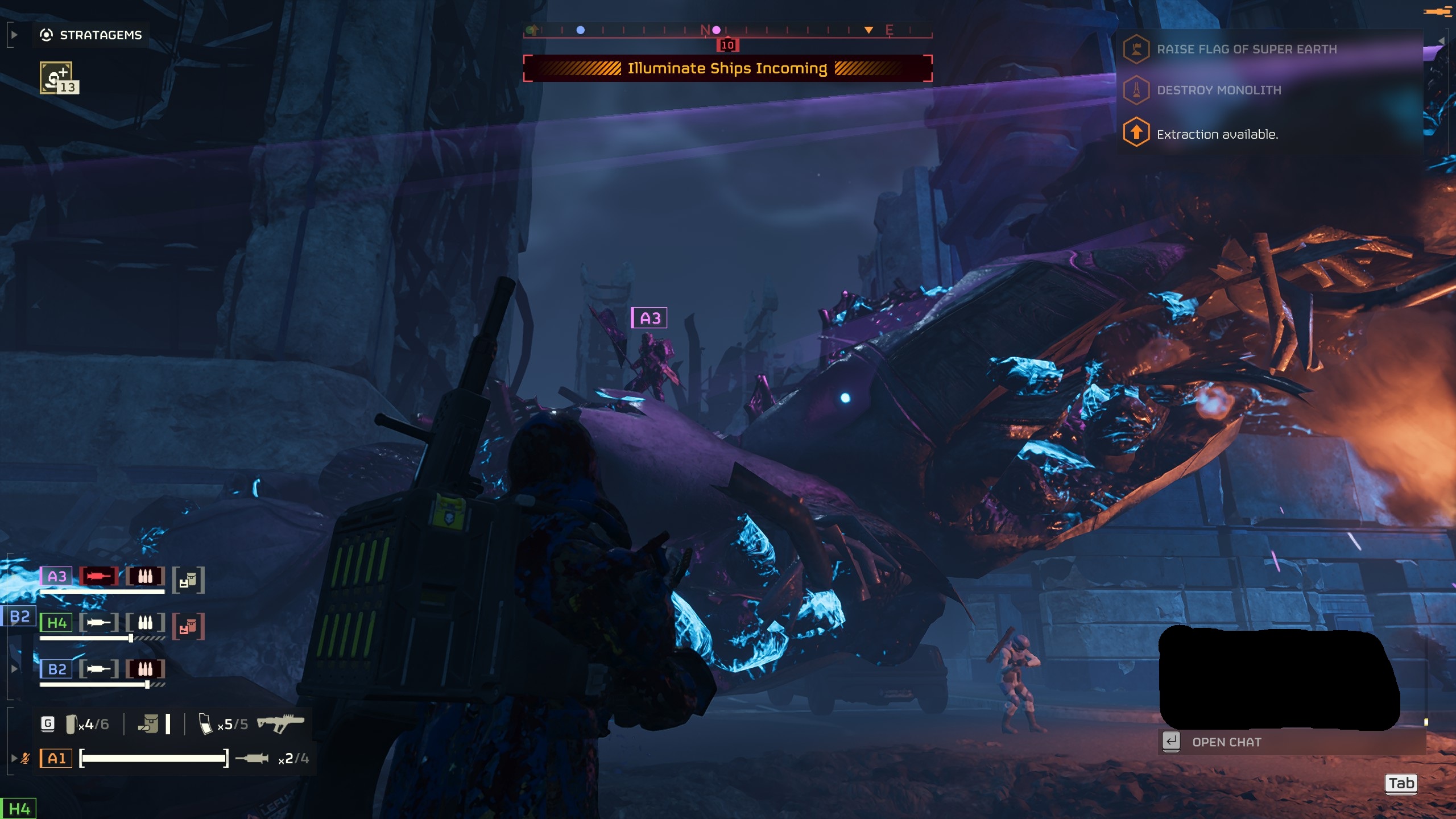
Task: Click the backpack supply icon
Action: point(149,724)
